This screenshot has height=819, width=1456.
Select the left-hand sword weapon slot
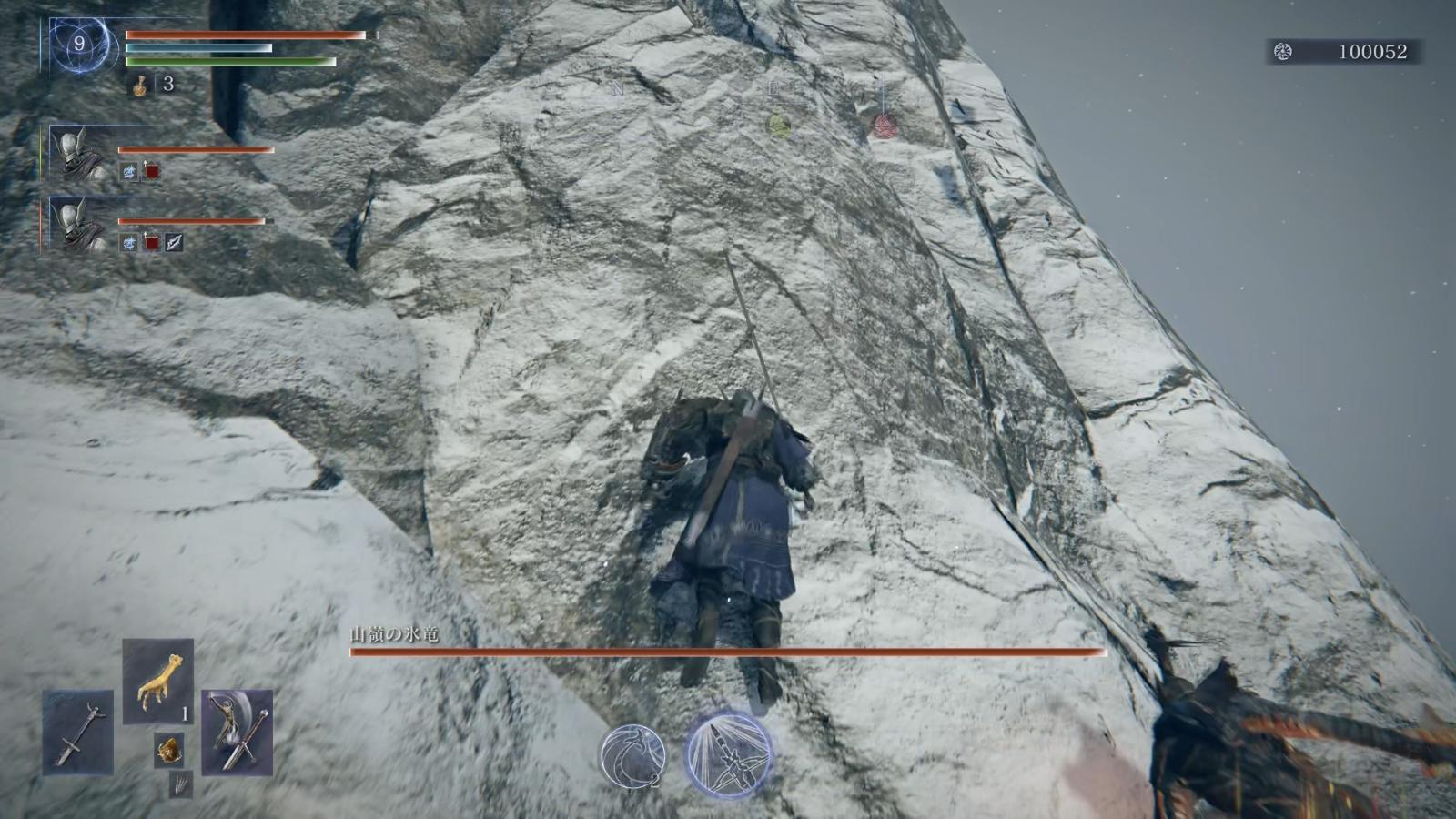(77, 733)
